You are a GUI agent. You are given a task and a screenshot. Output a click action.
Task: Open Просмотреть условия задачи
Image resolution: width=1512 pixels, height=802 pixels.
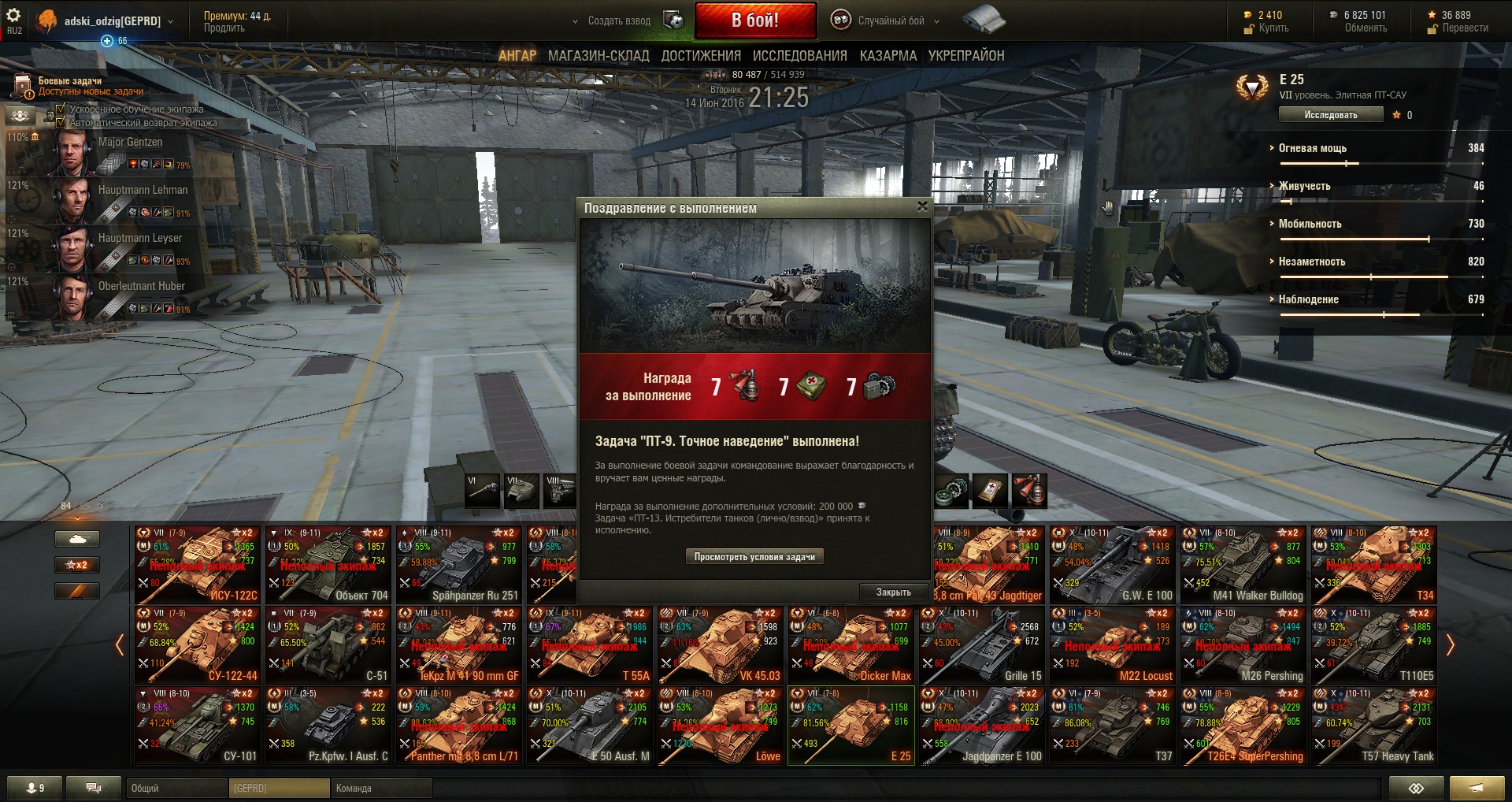pyautogui.click(x=754, y=556)
